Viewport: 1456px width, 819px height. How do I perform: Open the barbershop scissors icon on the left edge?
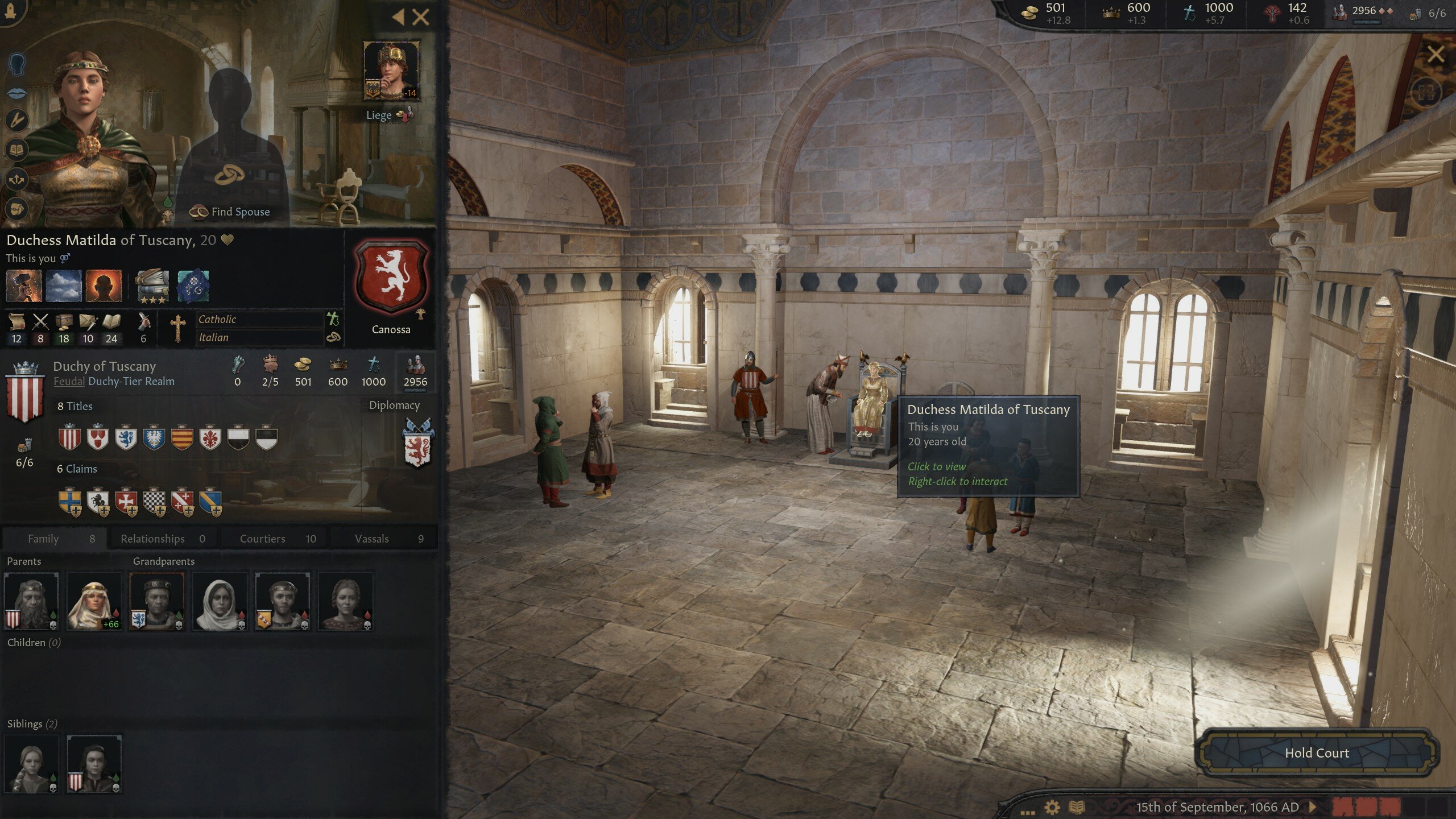pyautogui.click(x=17, y=119)
